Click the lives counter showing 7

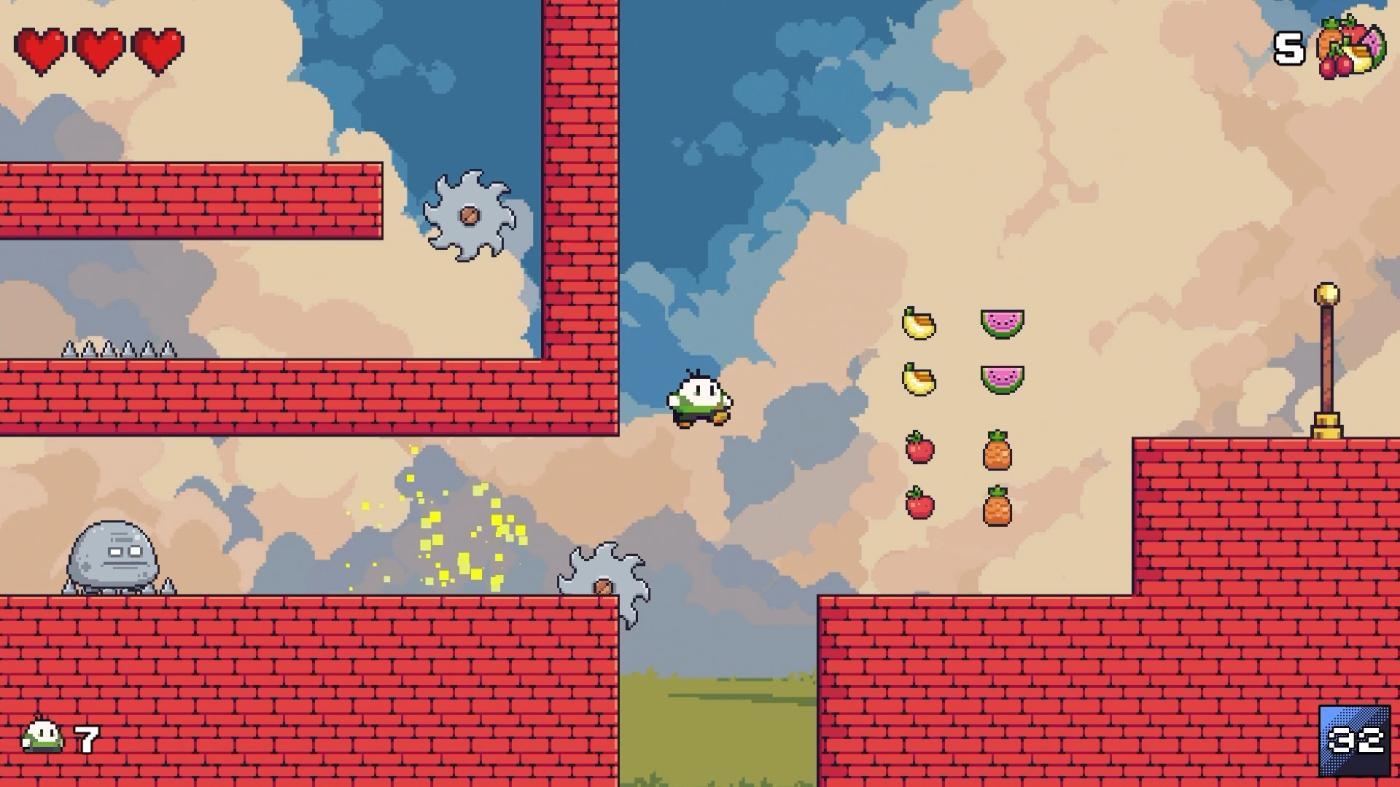click(x=83, y=741)
